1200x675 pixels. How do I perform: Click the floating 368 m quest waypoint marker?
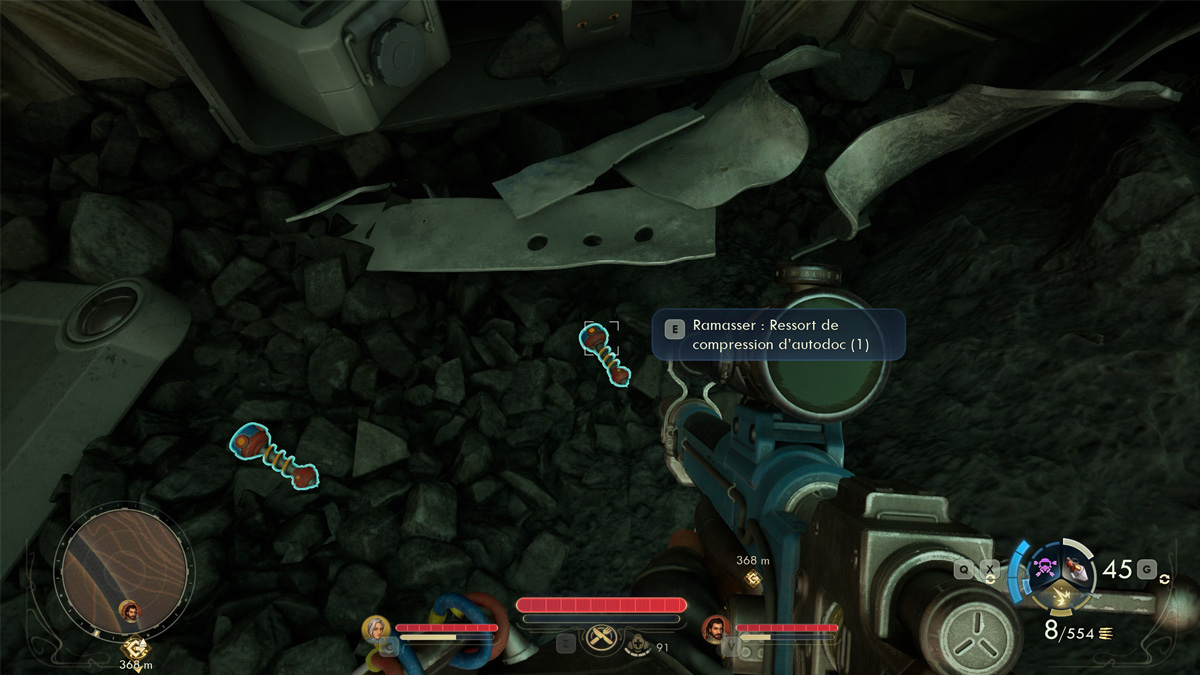tap(752, 577)
